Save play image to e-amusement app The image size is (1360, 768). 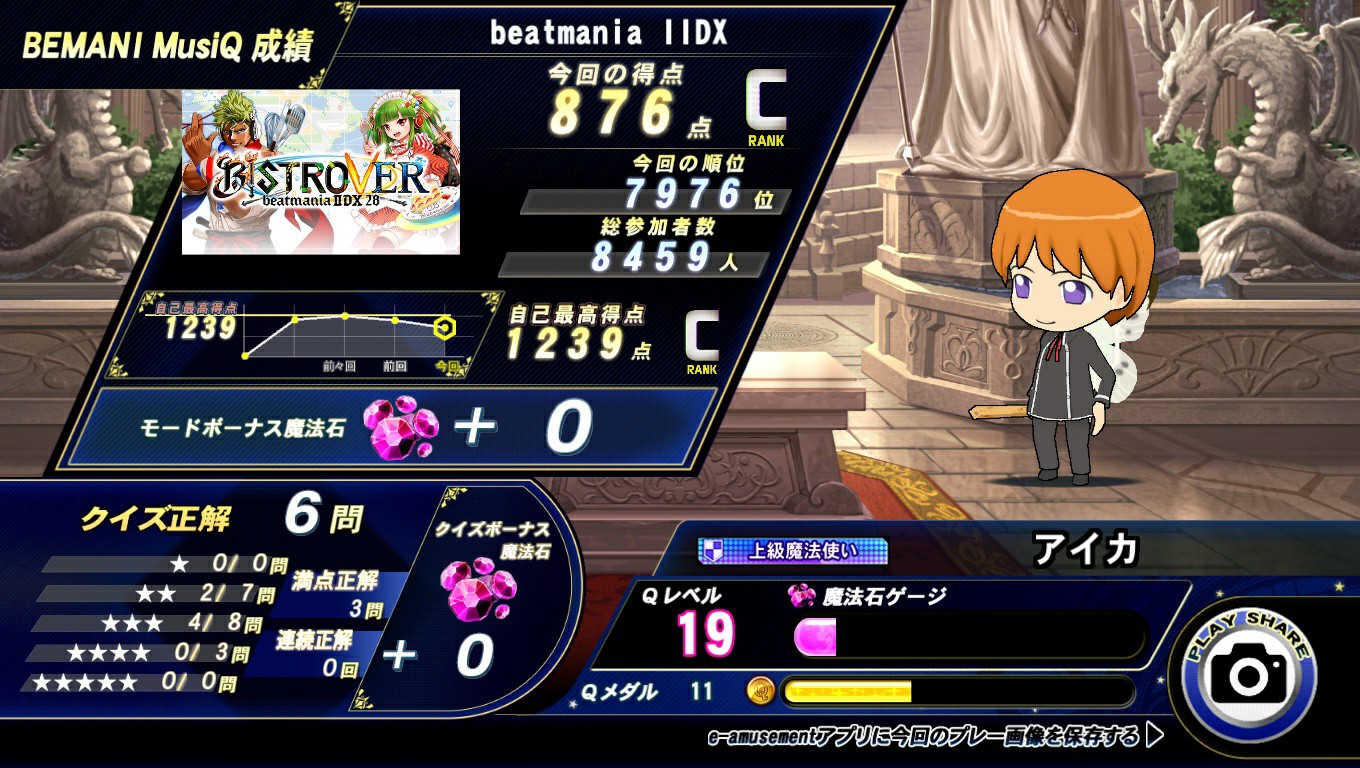935,737
